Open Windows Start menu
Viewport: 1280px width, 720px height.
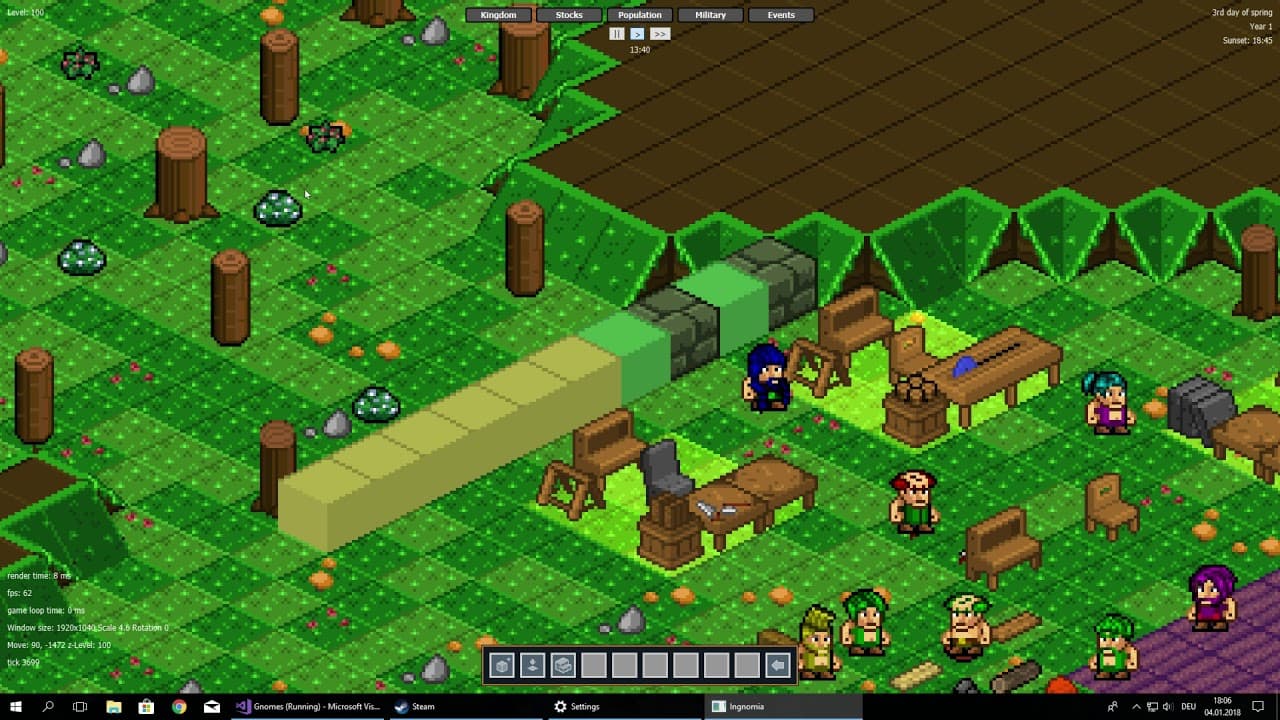(x=15, y=706)
